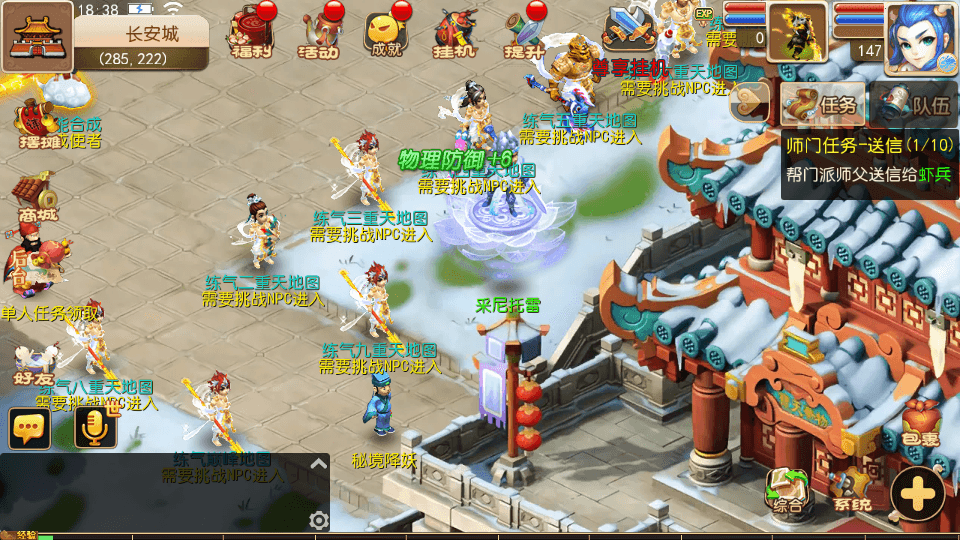Open the 系统 system settings
Viewport: 960px width, 540px height.
click(x=852, y=492)
